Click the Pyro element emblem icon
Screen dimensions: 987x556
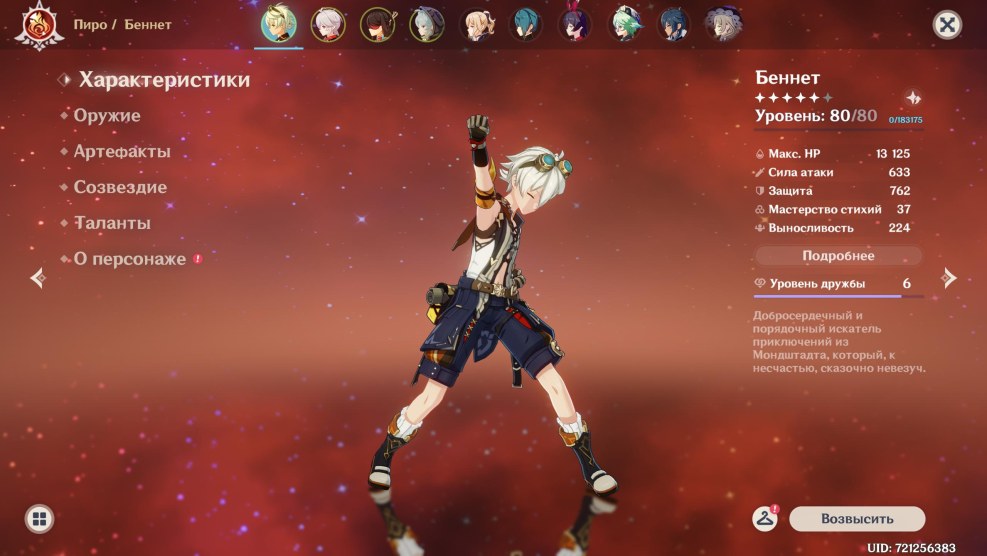tap(38, 25)
